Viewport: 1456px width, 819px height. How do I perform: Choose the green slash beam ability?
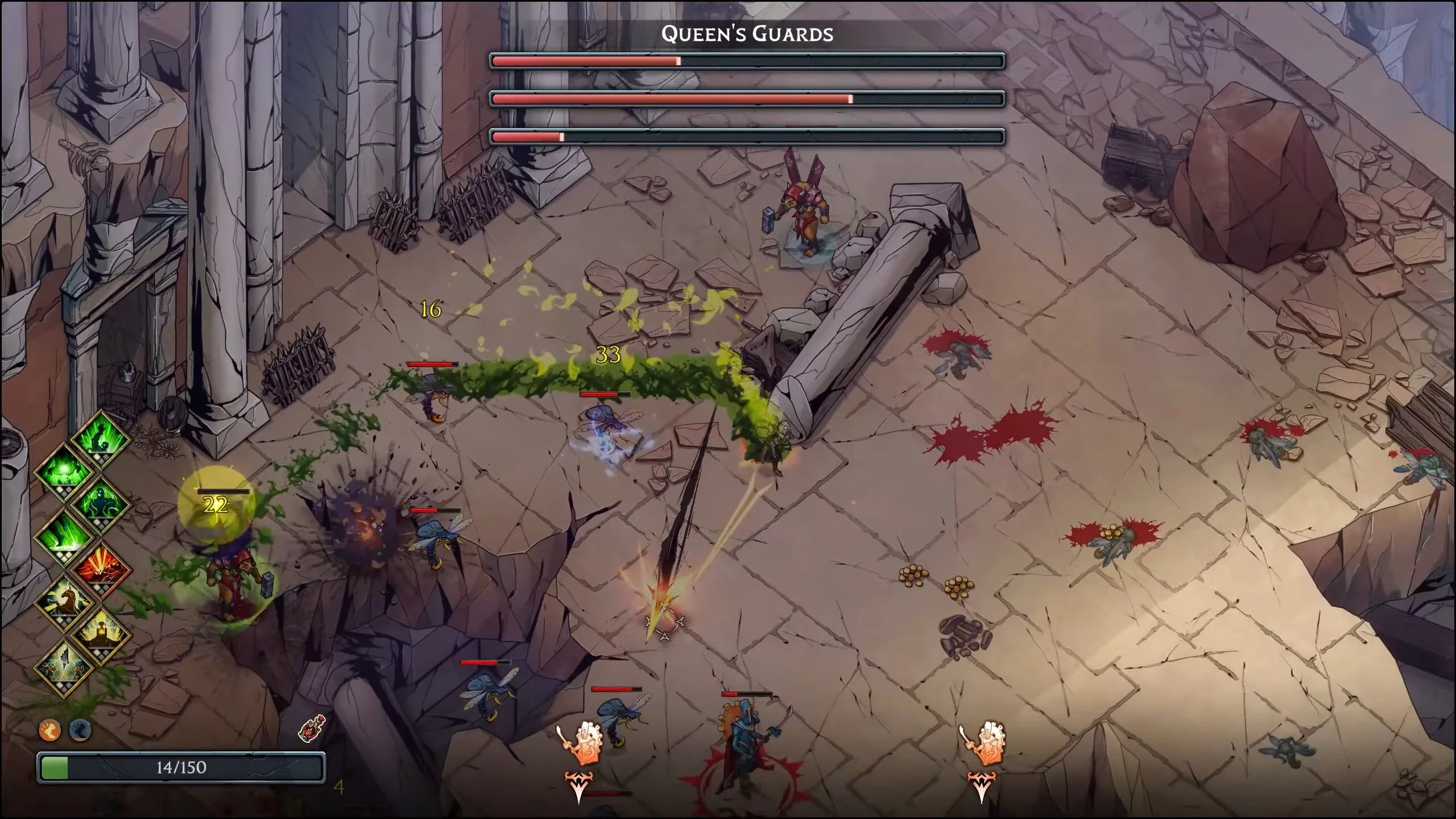pyautogui.click(x=64, y=536)
